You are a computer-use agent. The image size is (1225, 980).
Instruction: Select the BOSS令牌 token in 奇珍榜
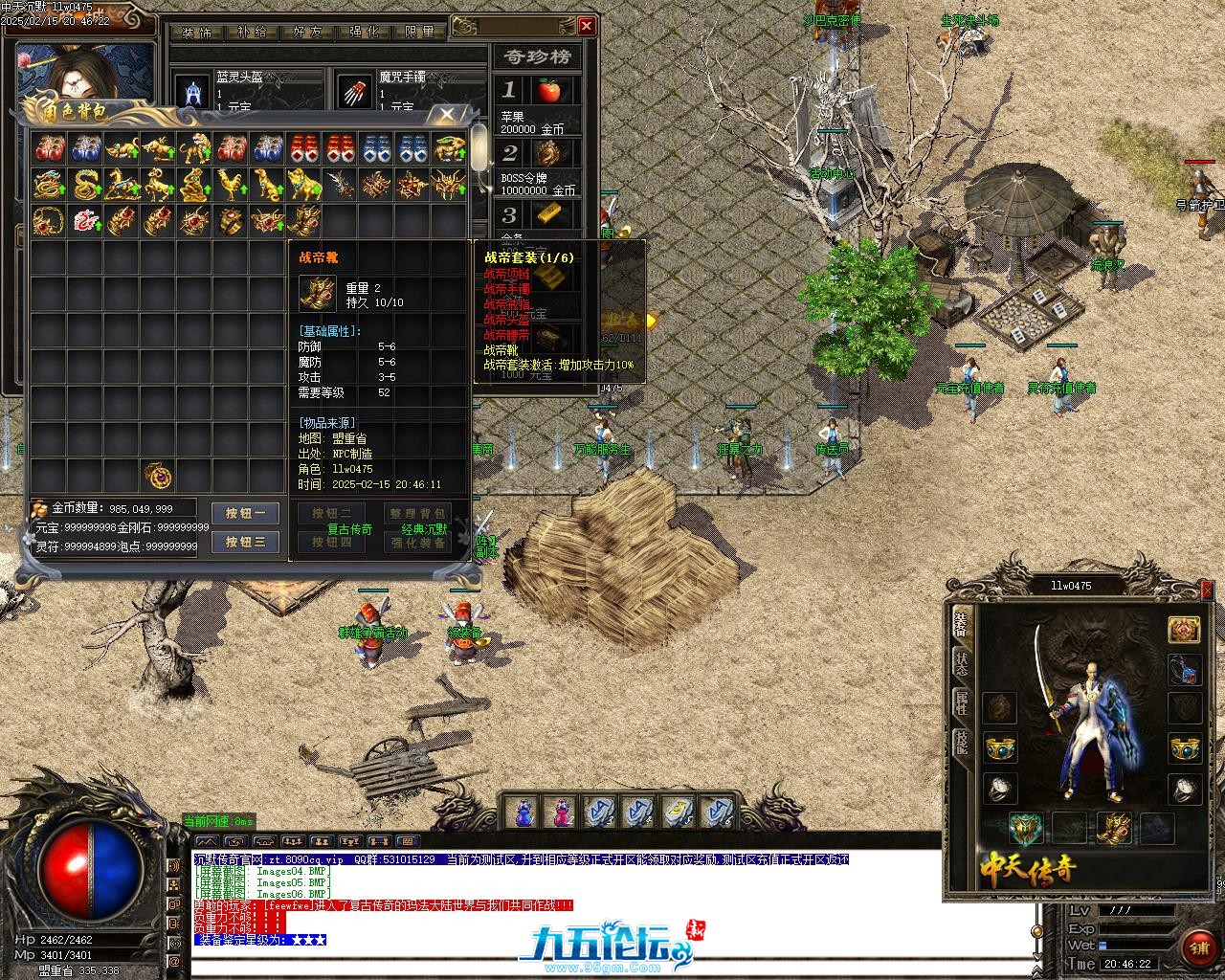coord(548,153)
